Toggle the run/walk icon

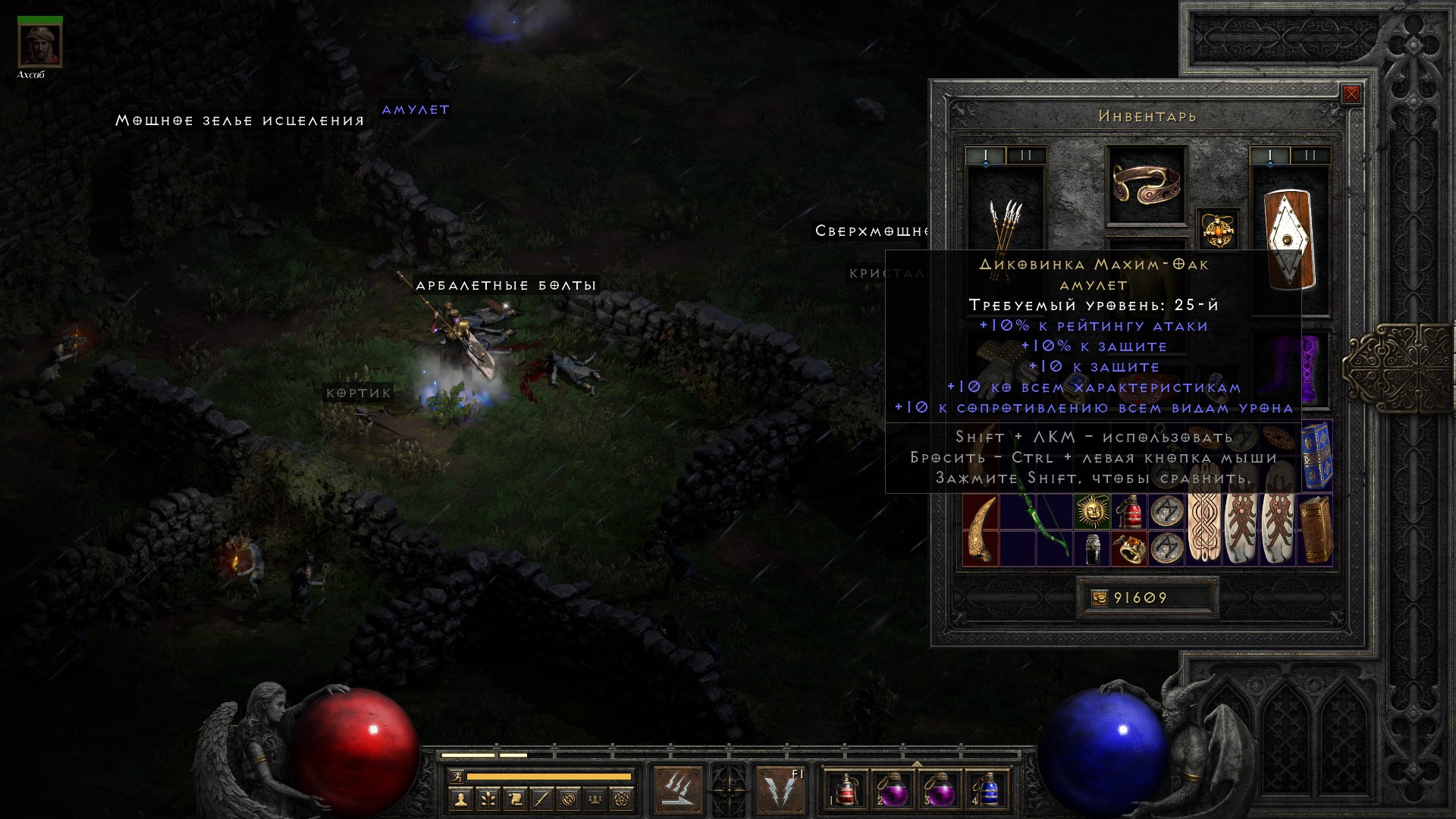pyautogui.click(x=456, y=777)
